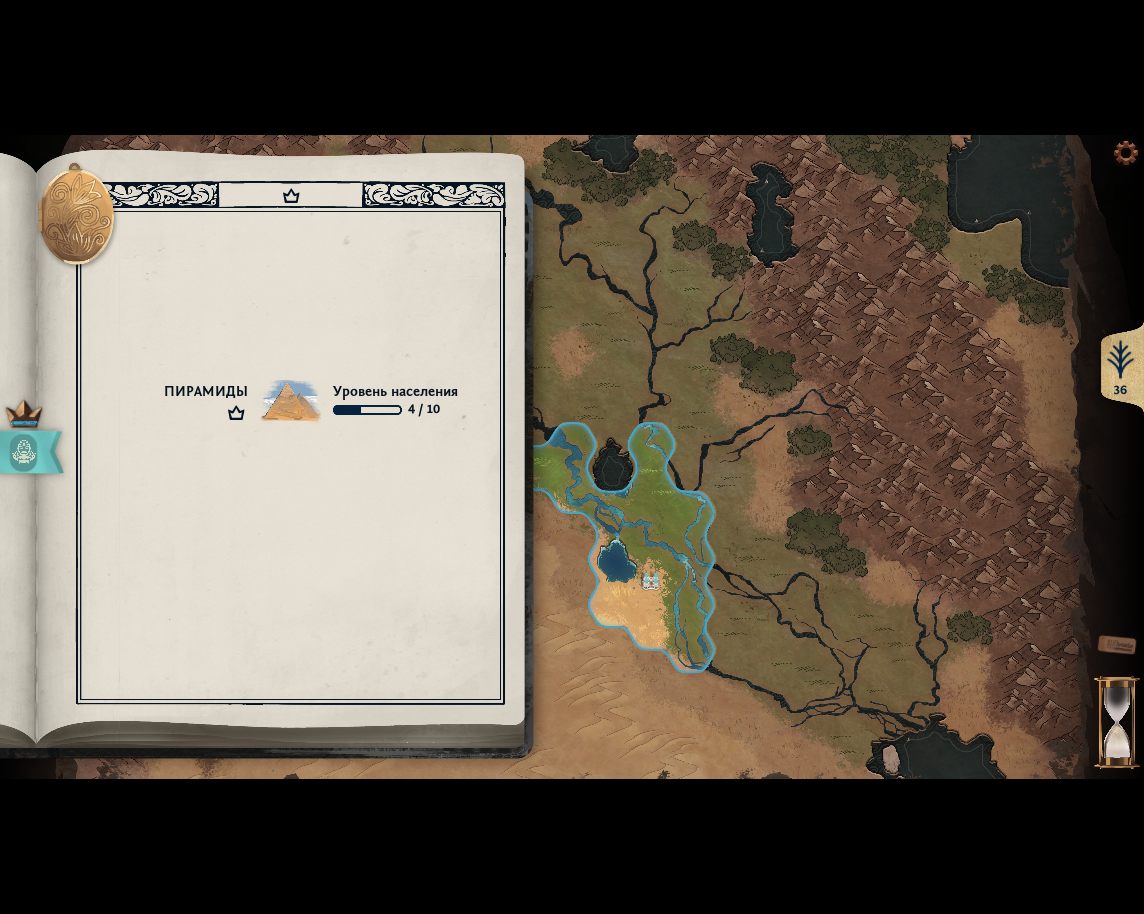Open the wheat resource tab showing 36

point(1120,367)
